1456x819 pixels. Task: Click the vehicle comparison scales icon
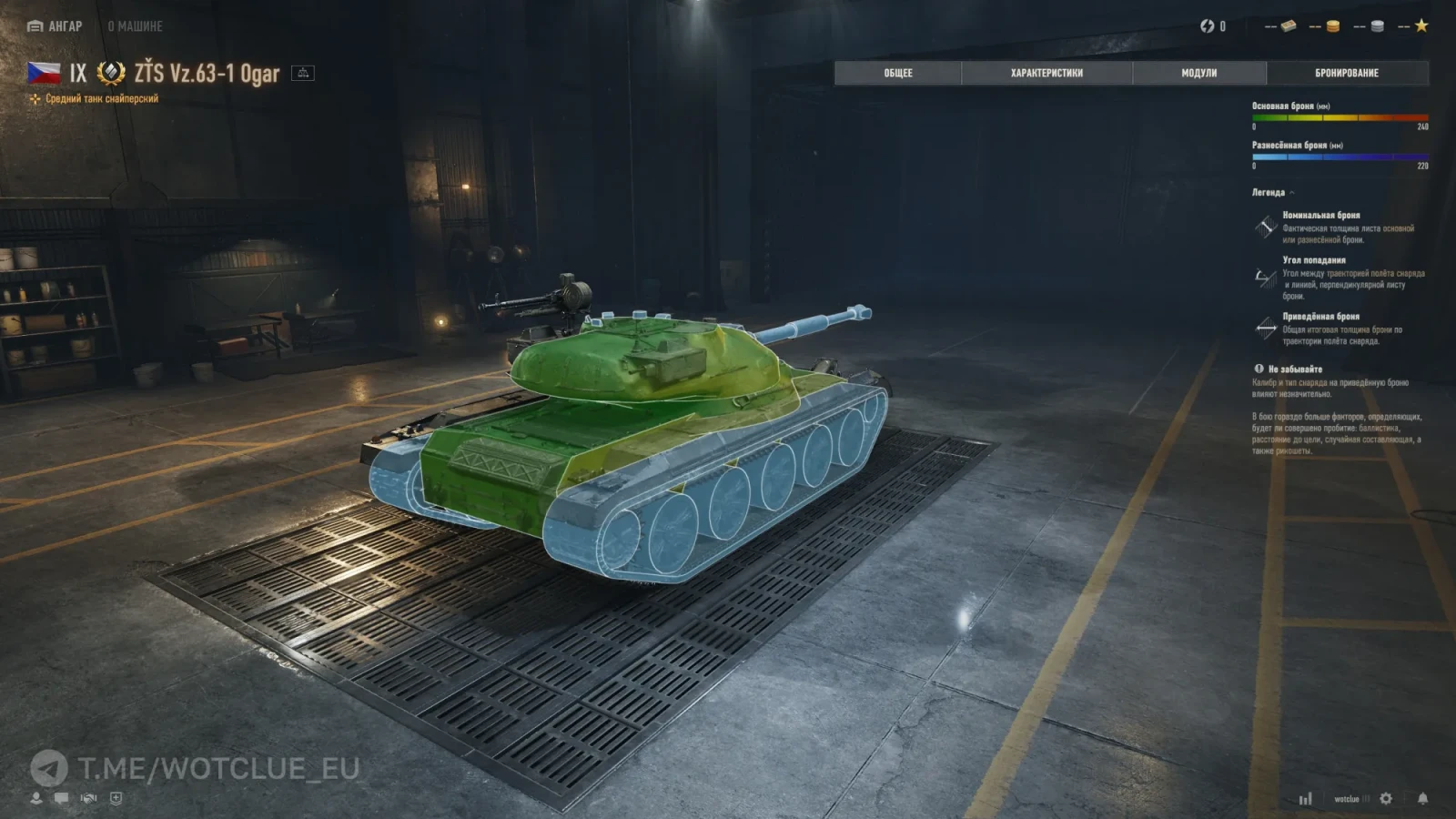303,73
